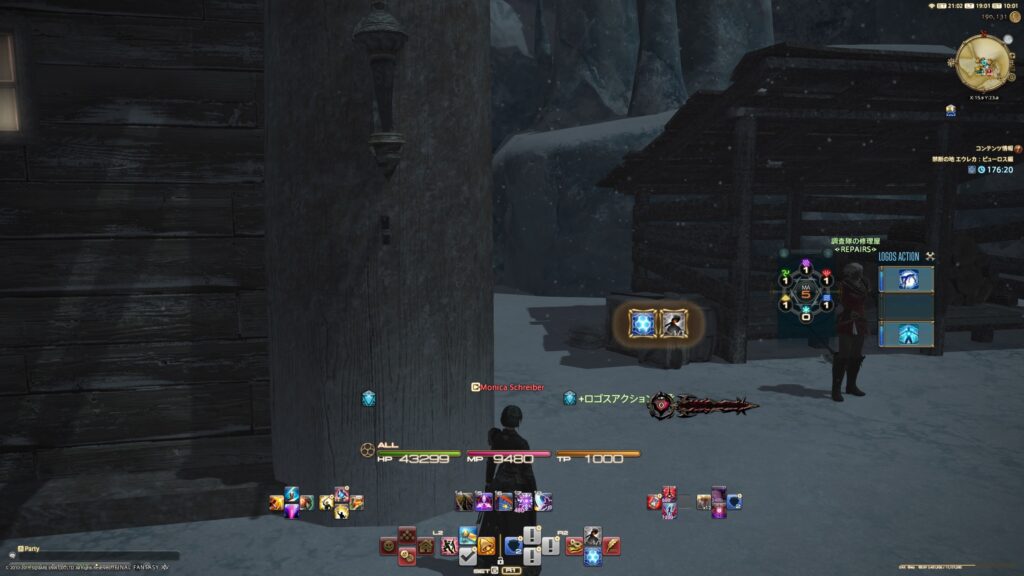This screenshot has height=576, width=1024.
Task: Select the red smiley emote icon
Action: pyautogui.click(x=388, y=546)
